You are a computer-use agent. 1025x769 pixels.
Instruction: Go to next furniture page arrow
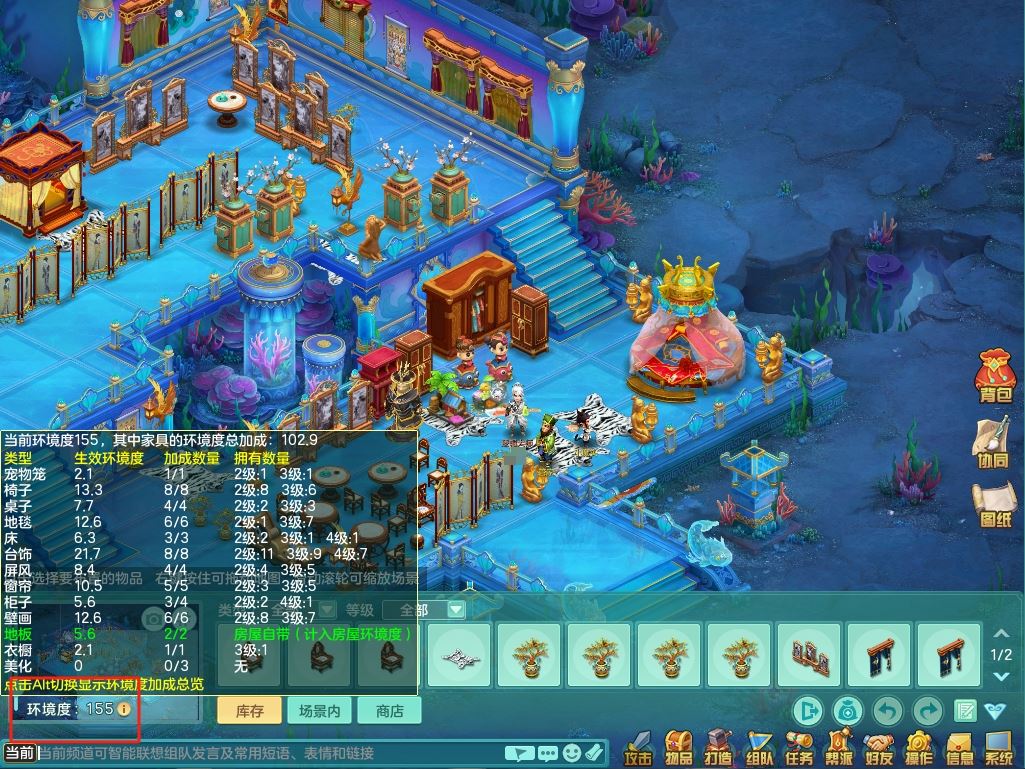[x=1001, y=676]
